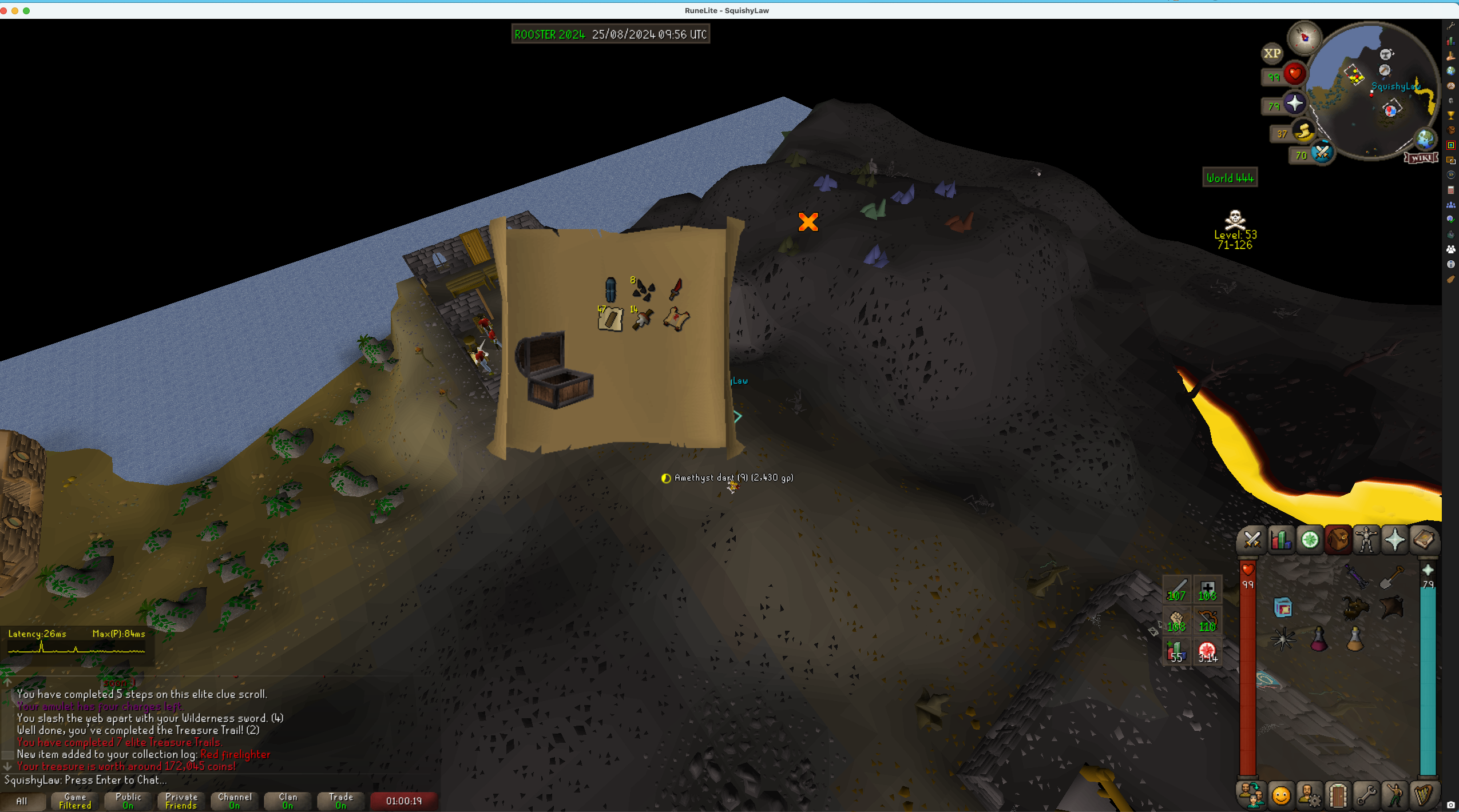Open the Worn Equipment tab
1459x812 pixels.
coord(1366,540)
